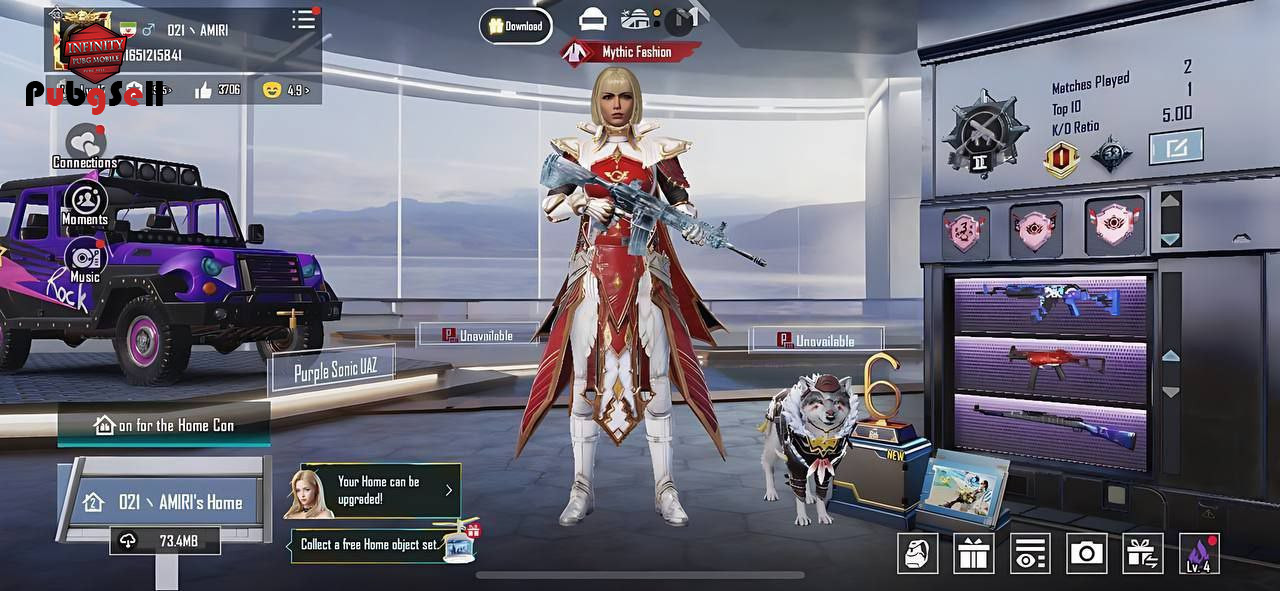The image size is (1280, 591).
Task: Open the gift box icon
Action: pos(973,553)
